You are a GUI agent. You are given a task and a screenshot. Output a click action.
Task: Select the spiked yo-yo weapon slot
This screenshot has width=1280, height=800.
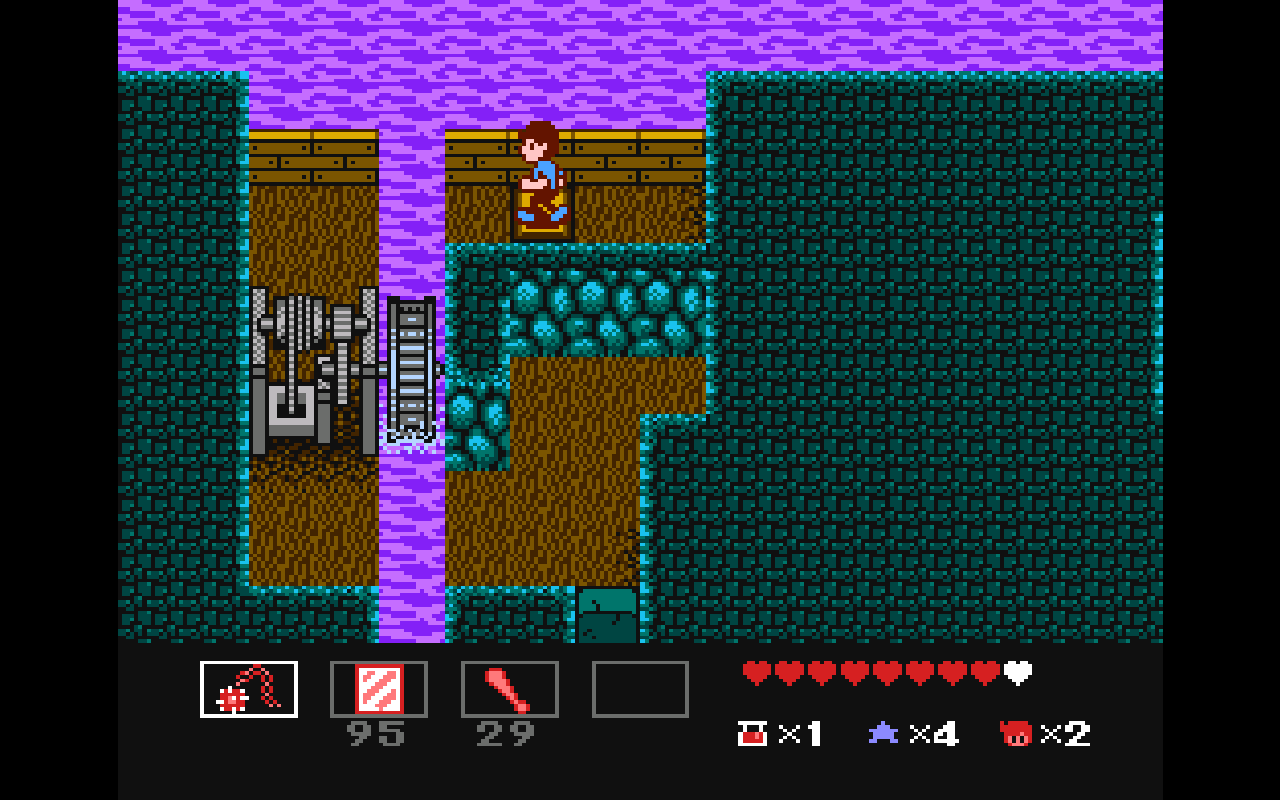tap(249, 689)
